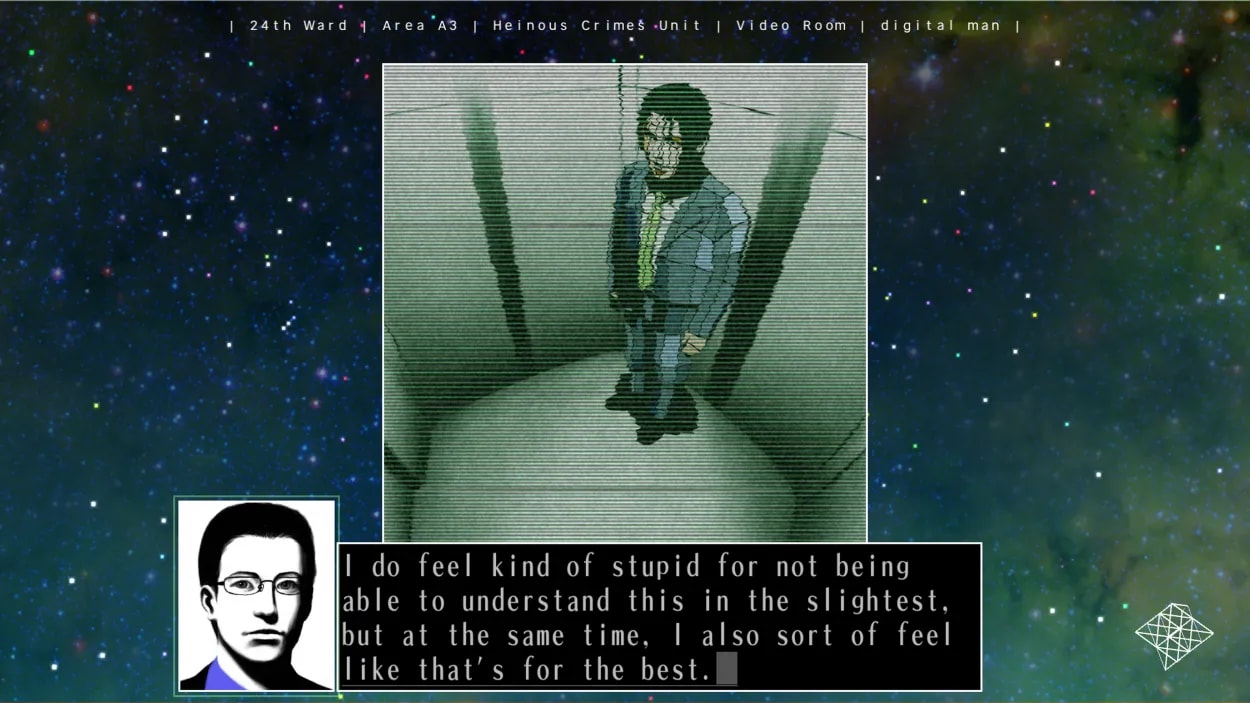Image resolution: width=1250 pixels, height=703 pixels.
Task: Advance the dialogue text box
Action: [659, 617]
